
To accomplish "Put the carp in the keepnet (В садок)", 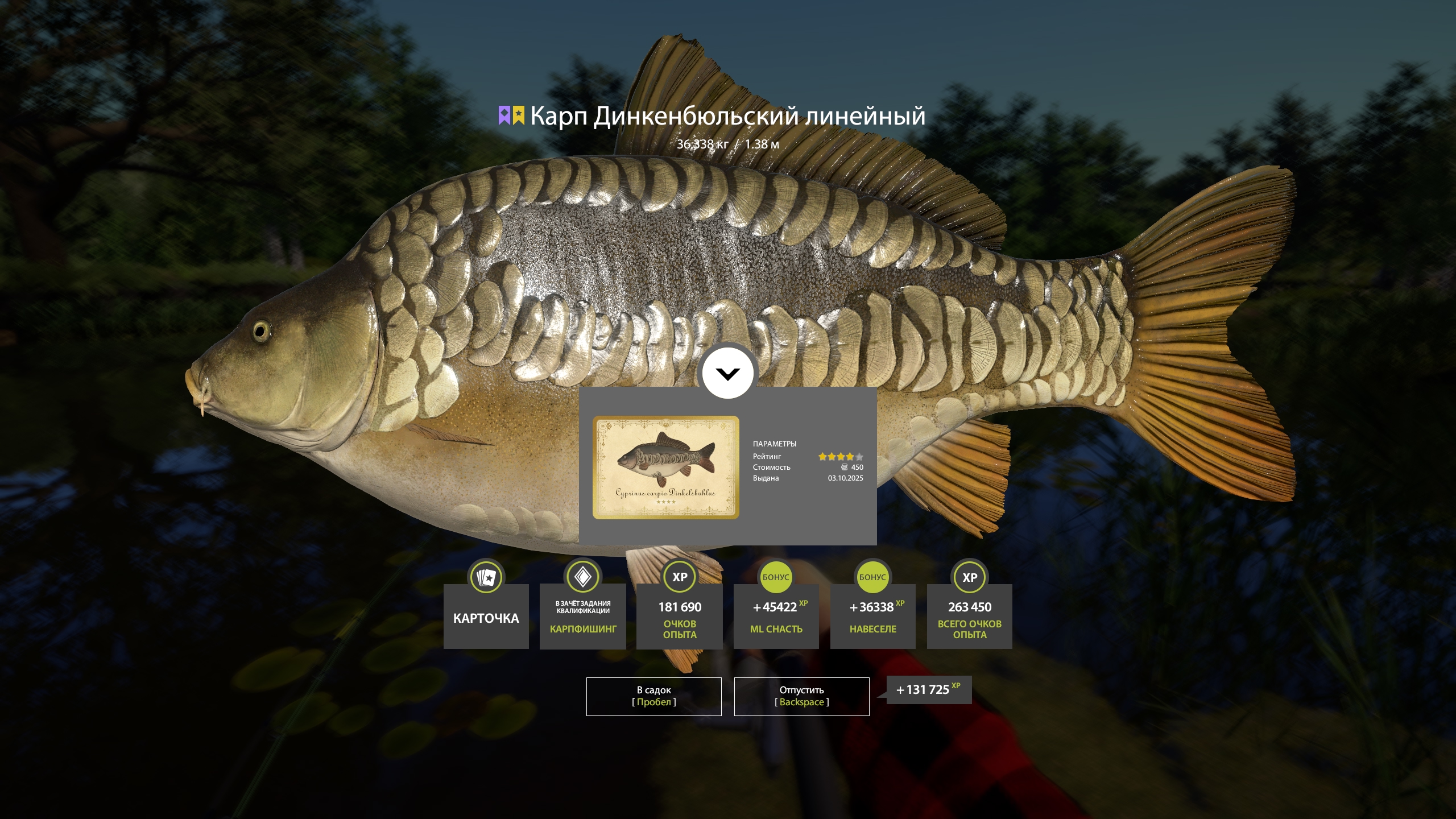I will coord(653,696).
